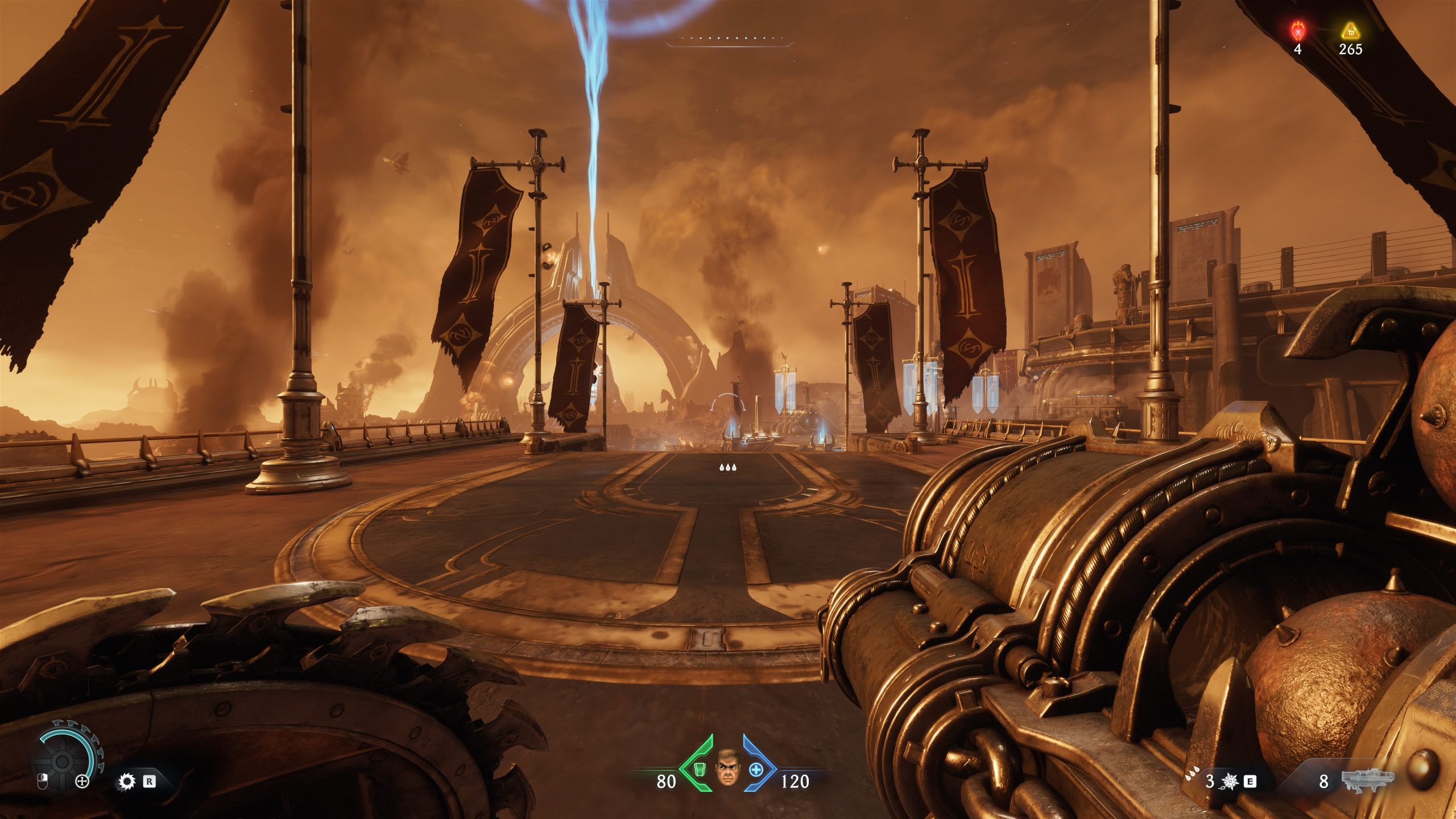Activate the shield saw blade ability icon
The height and width of the screenshot is (819, 1456).
[x=126, y=781]
